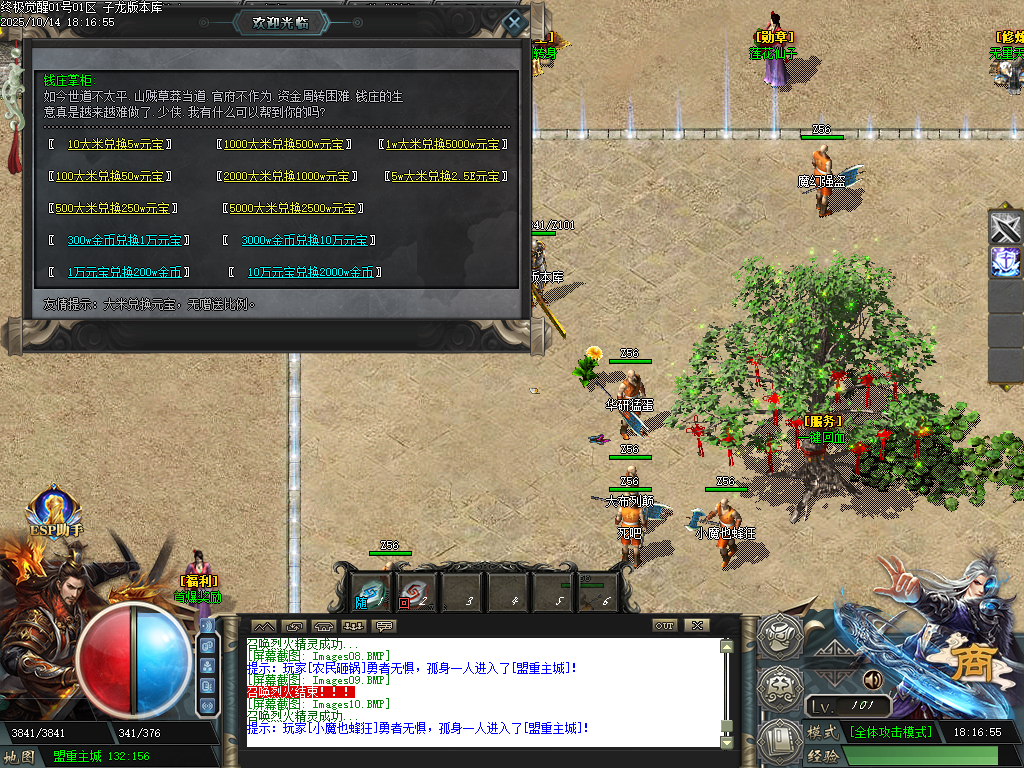1024x768 pixels.
Task: Choose 100大米兑换50w元宝 exchange
Action: (109, 176)
